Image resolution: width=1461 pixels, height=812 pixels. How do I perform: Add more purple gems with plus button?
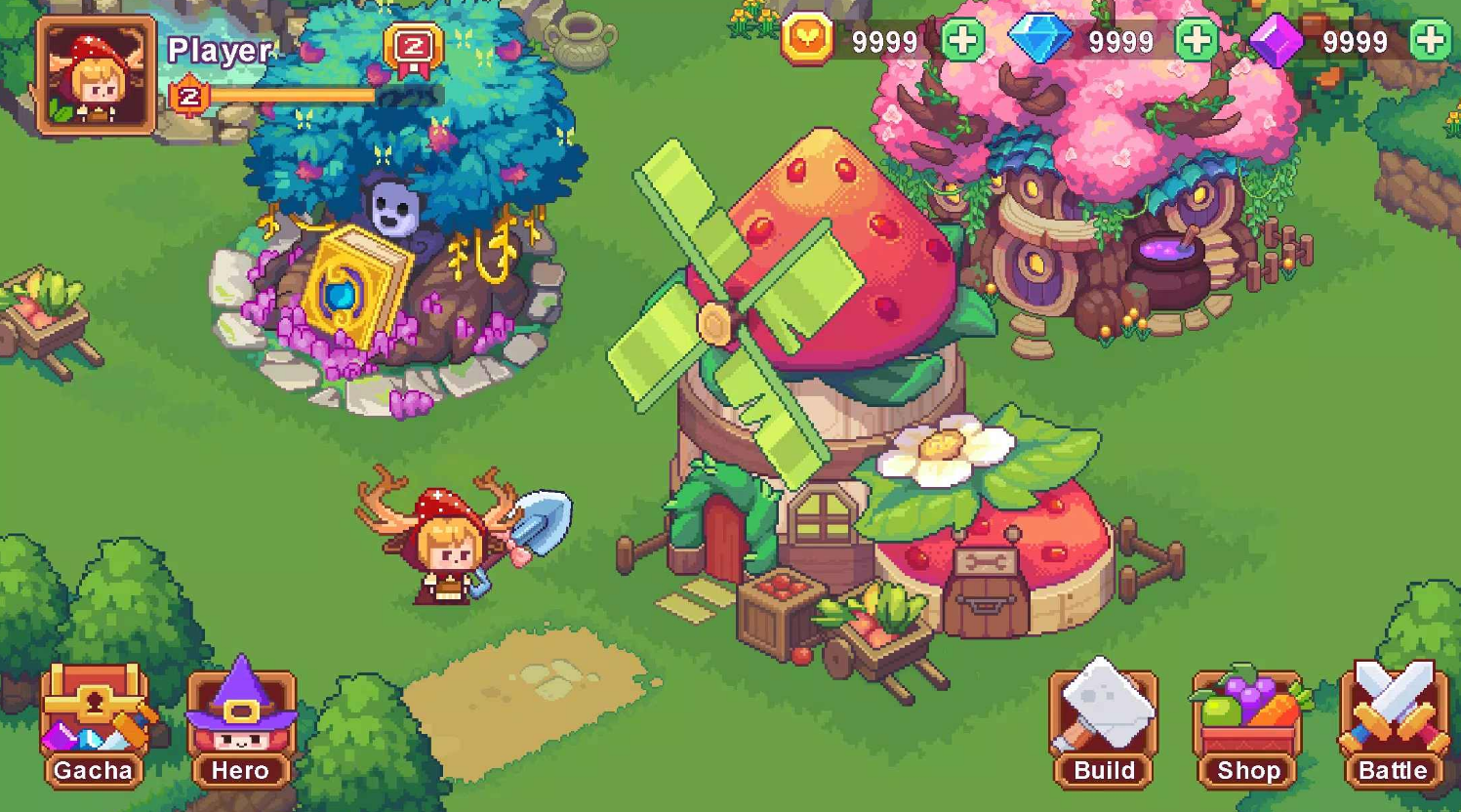1431,41
